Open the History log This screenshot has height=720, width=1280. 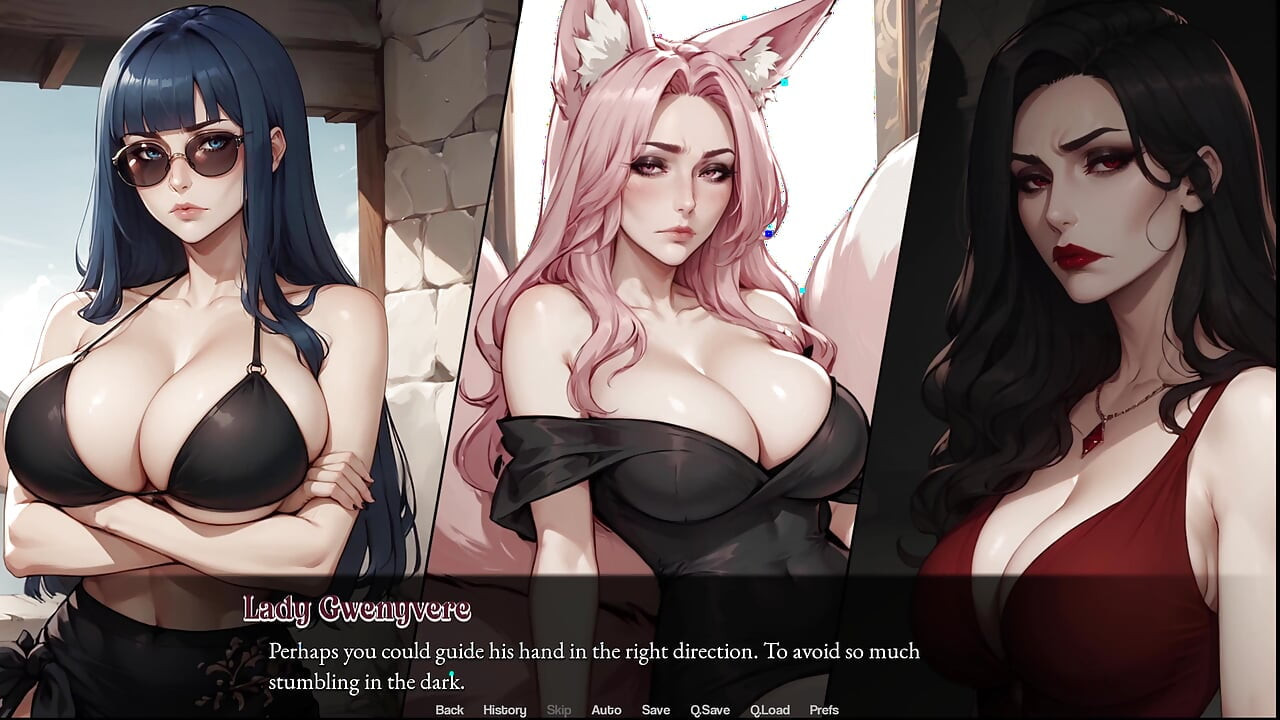[x=504, y=709]
